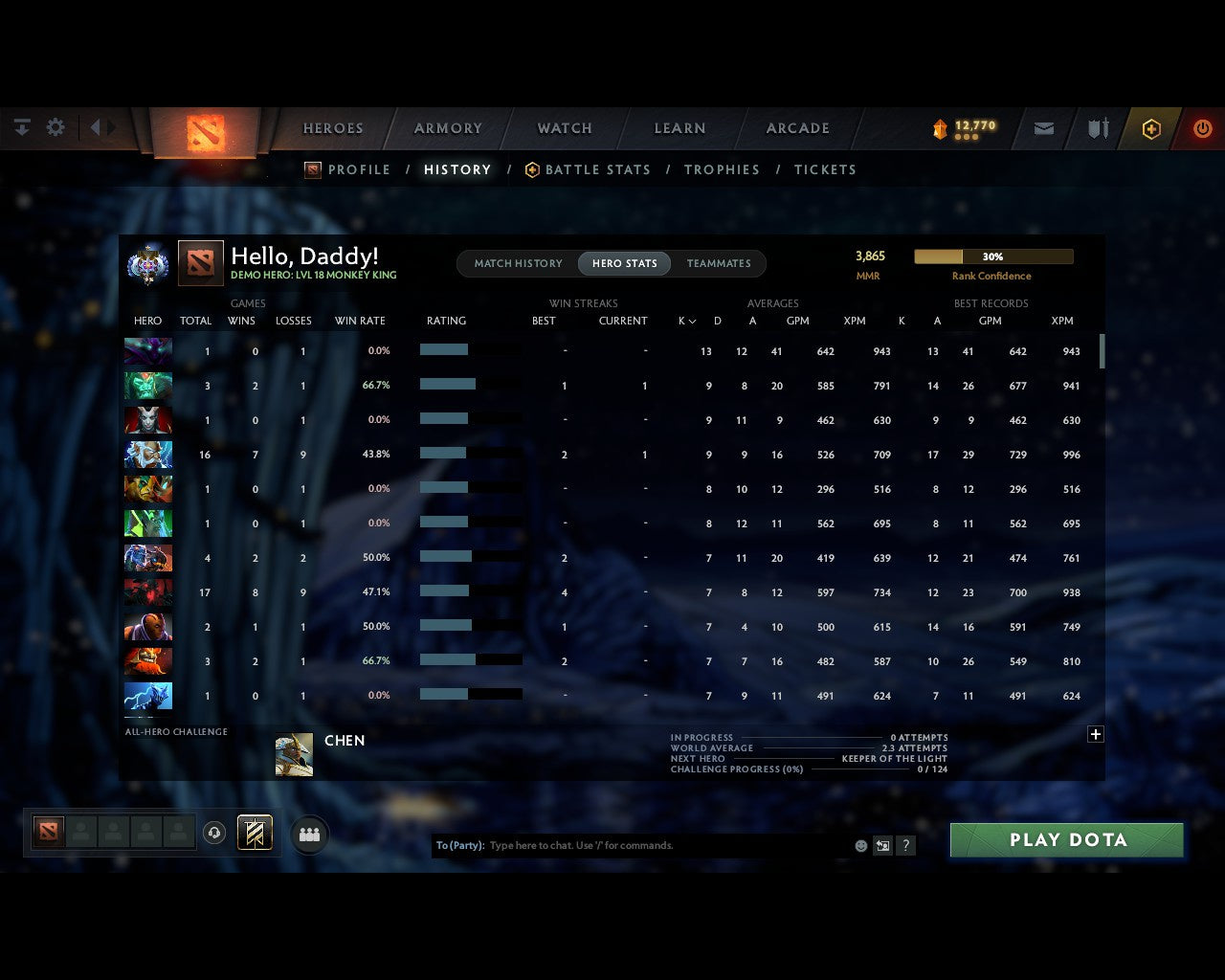This screenshot has height=980, width=1225.
Task: Open the emoticon picker in the chat bar
Action: pos(860,846)
